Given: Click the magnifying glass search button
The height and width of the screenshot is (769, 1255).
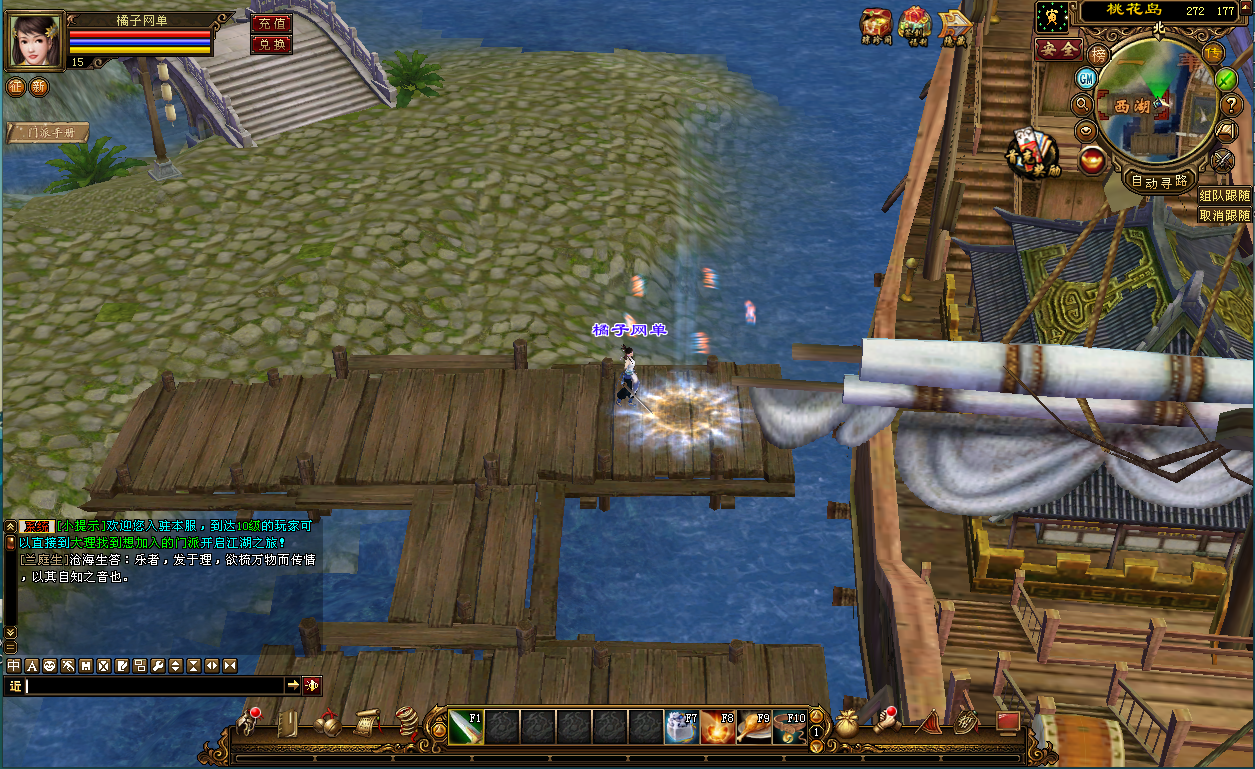Looking at the screenshot, I should coord(1081,103).
